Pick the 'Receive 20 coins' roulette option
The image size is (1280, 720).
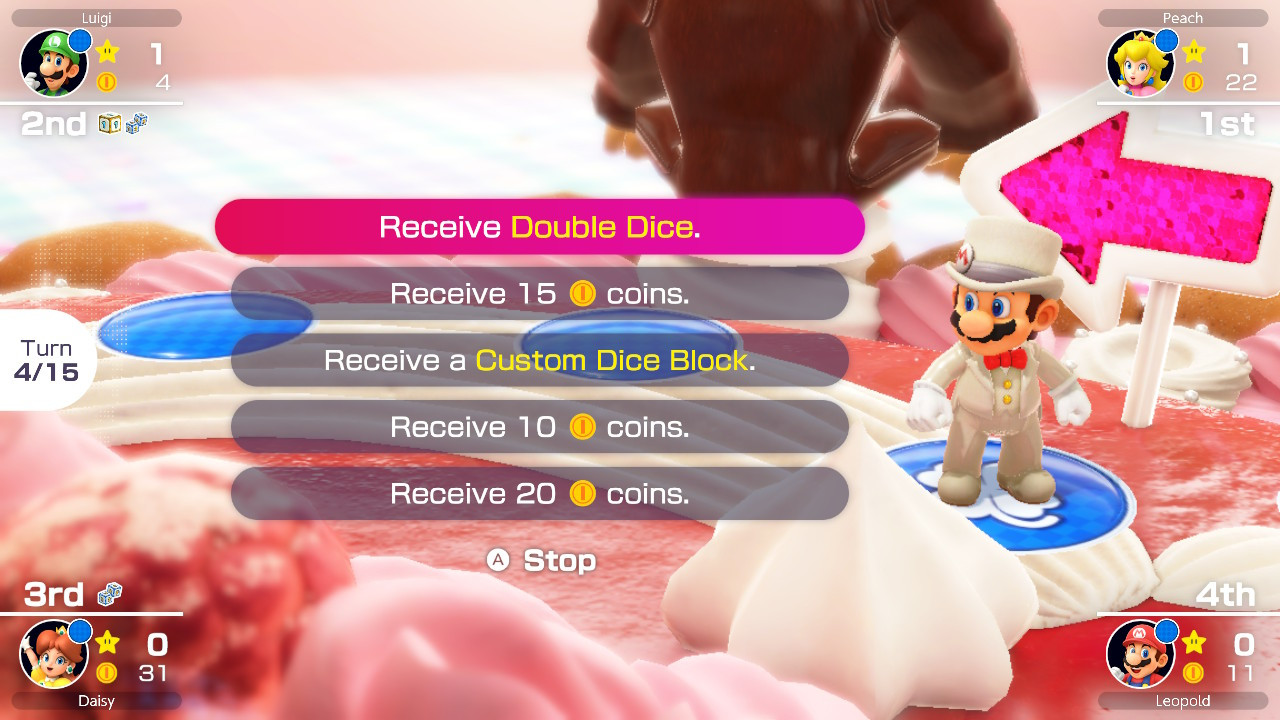click(x=540, y=493)
